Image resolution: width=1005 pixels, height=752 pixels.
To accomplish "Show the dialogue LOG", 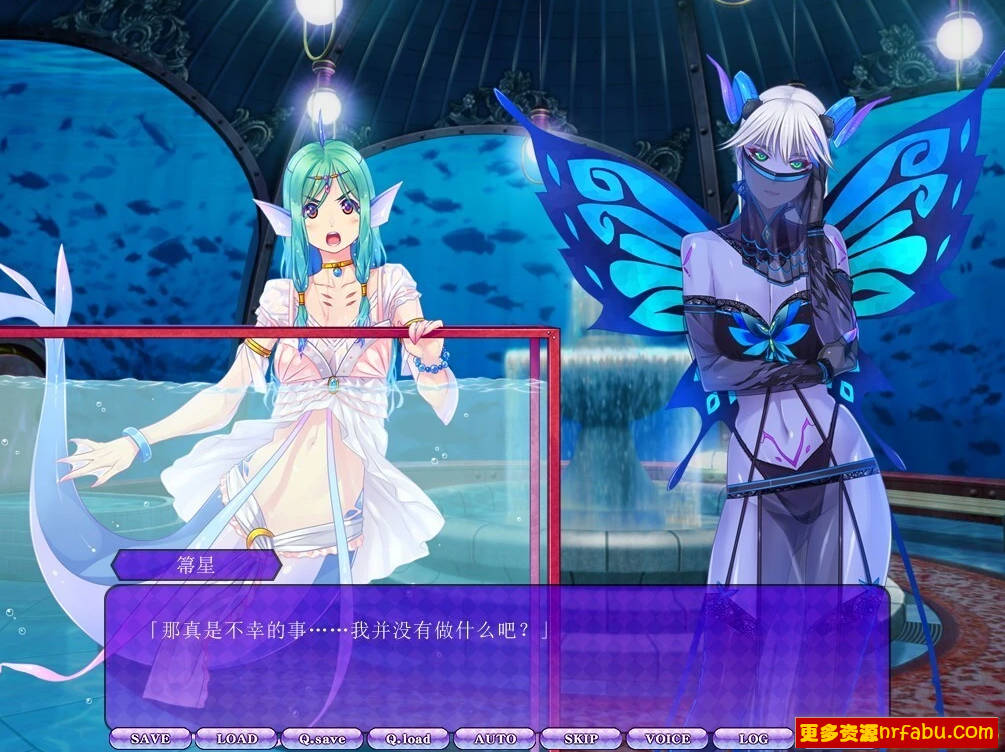I will coord(753,739).
